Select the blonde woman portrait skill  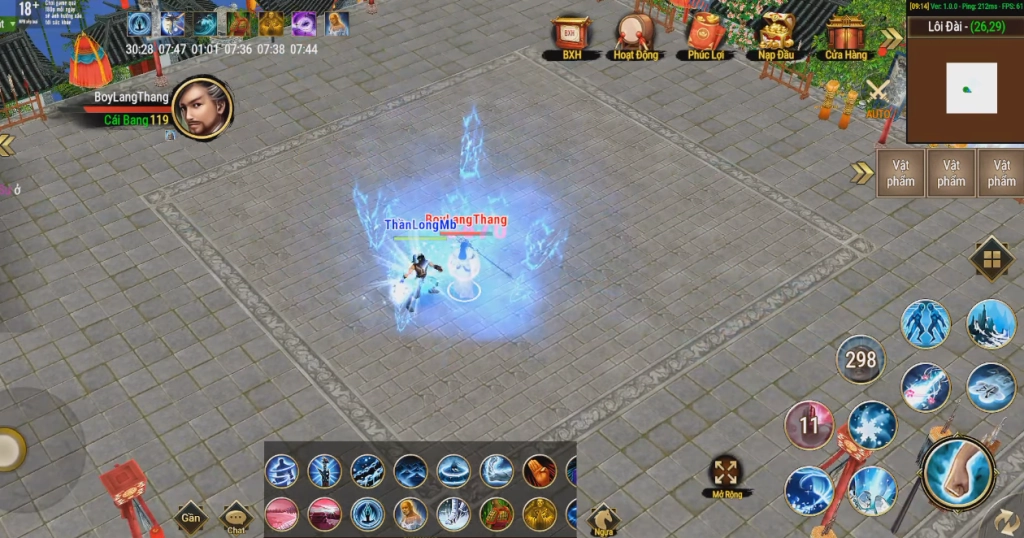[x=410, y=513]
